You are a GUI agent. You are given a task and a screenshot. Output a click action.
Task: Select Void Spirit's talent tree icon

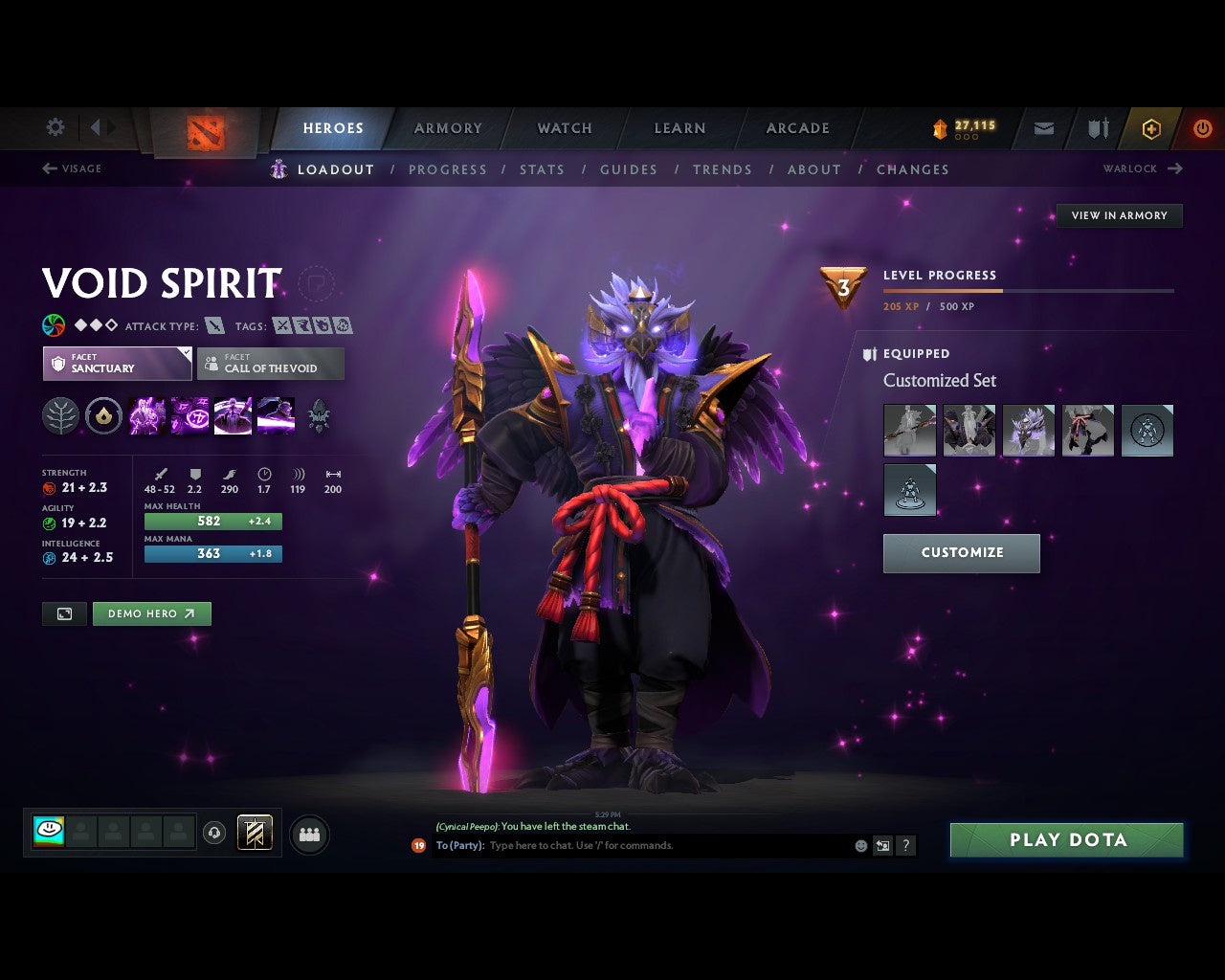point(59,415)
